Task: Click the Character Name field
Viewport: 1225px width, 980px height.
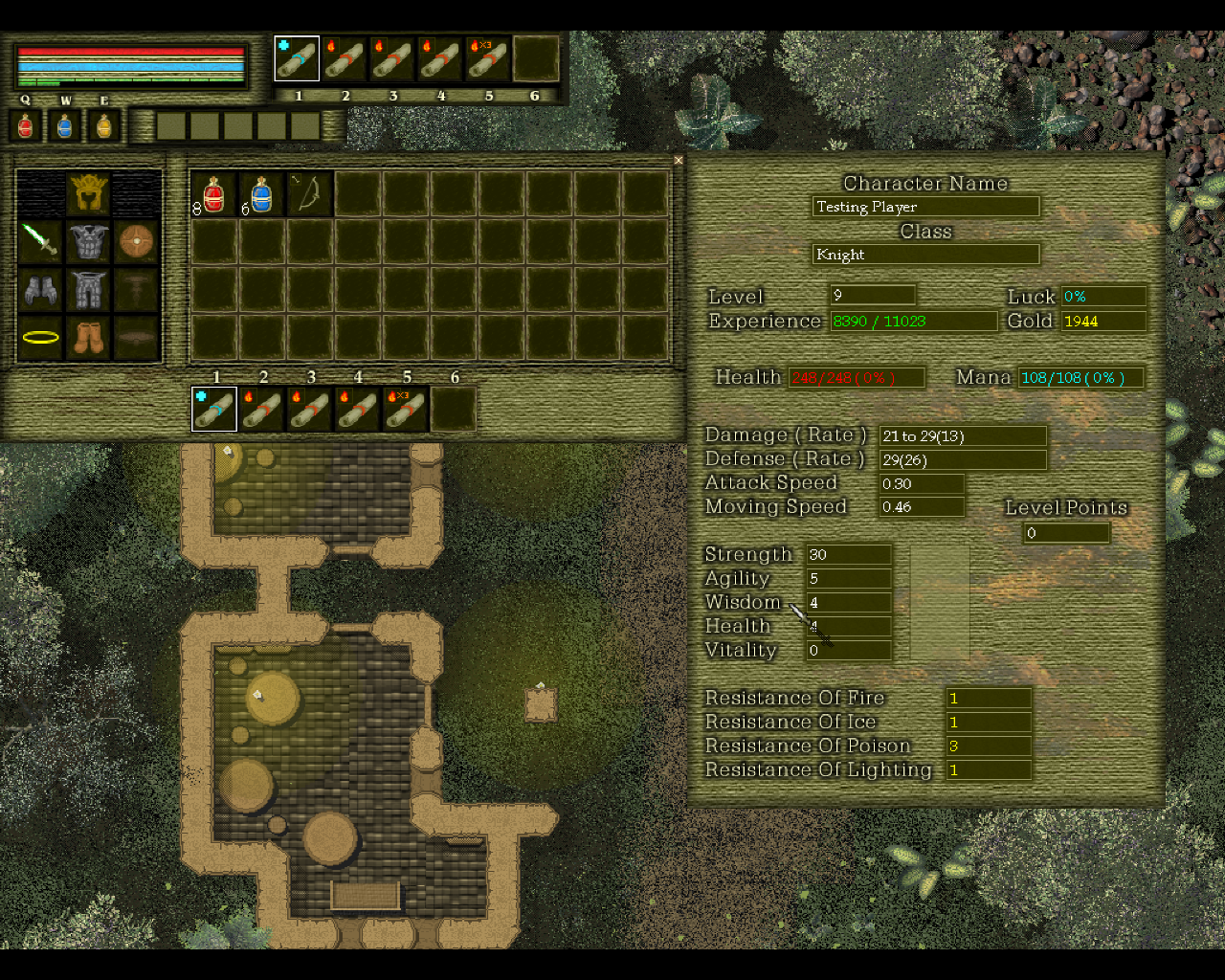Action: (x=925, y=207)
